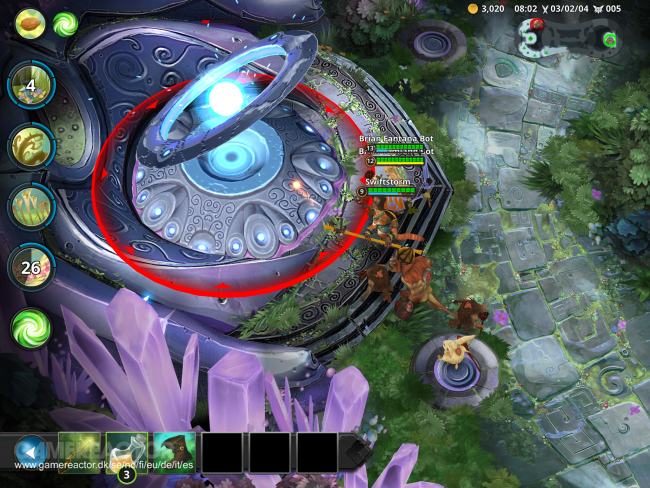Select the golden staff item slot
Image resolution: width=650 pixels, height=488 pixels.
[x=79, y=452]
